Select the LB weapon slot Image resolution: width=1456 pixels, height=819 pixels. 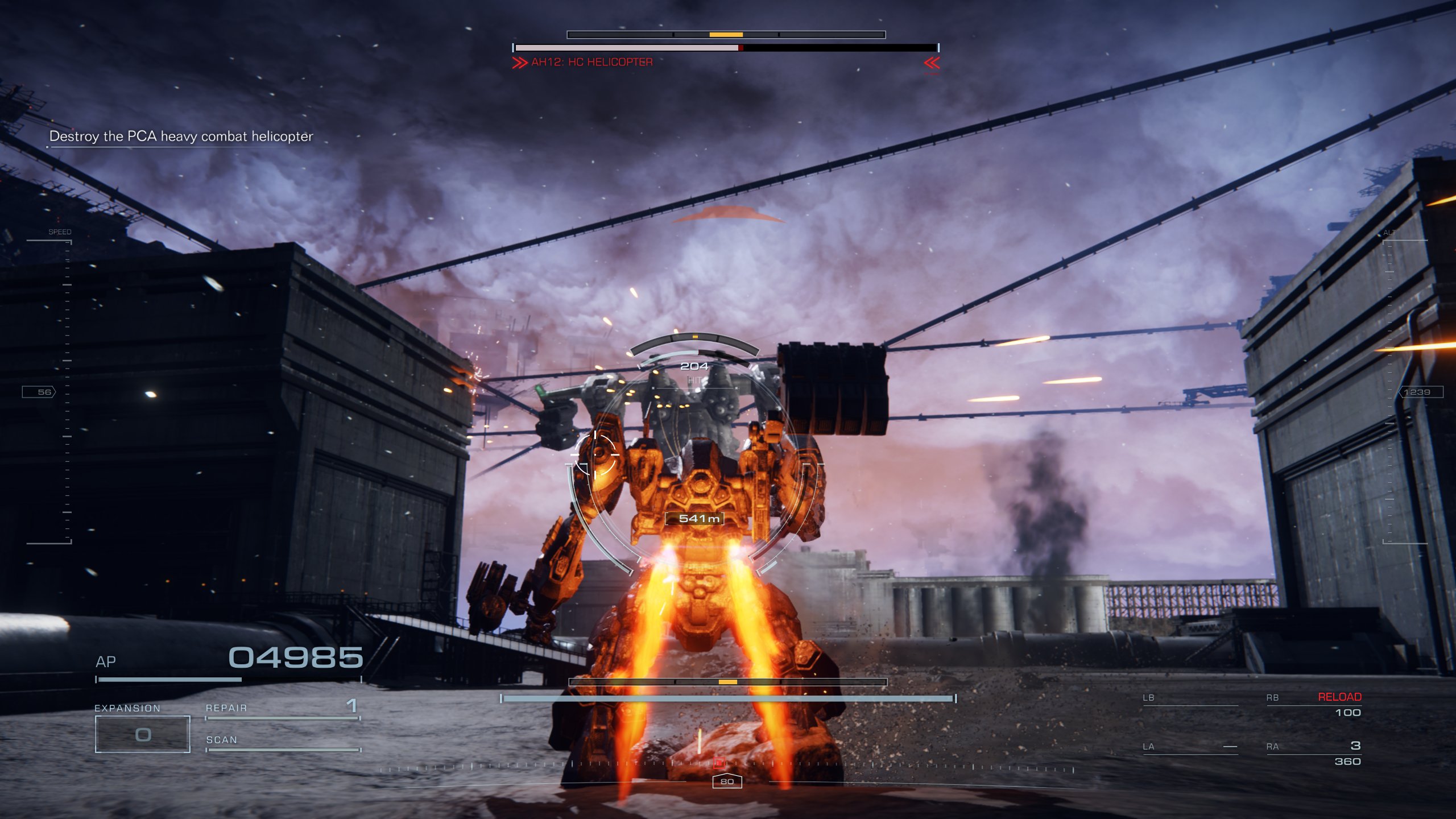[x=1190, y=698]
